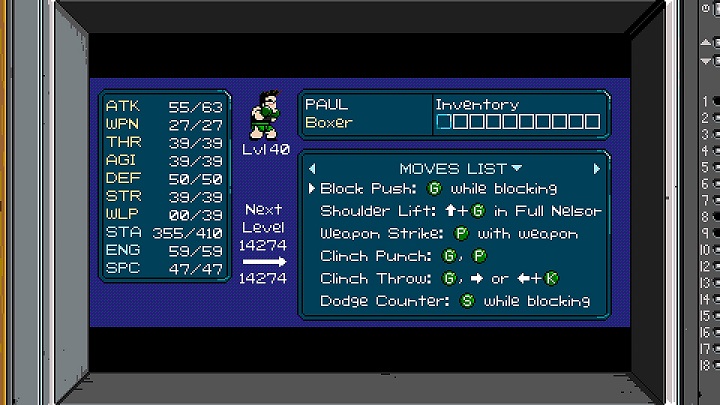Click the left arrow beside Moves List

click(312, 168)
